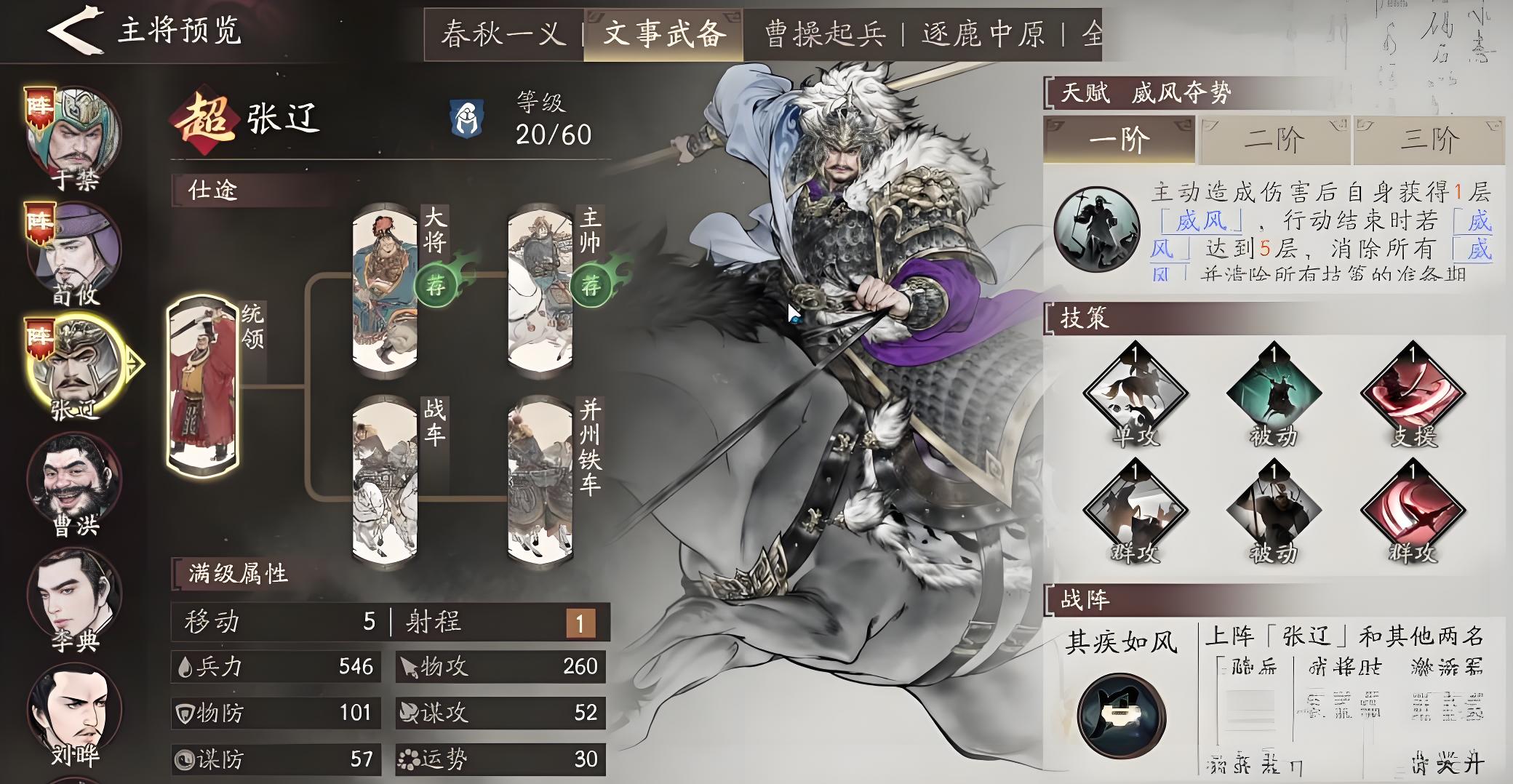Open the 大将 career card
This screenshot has height=784, width=1513.
click(385, 289)
